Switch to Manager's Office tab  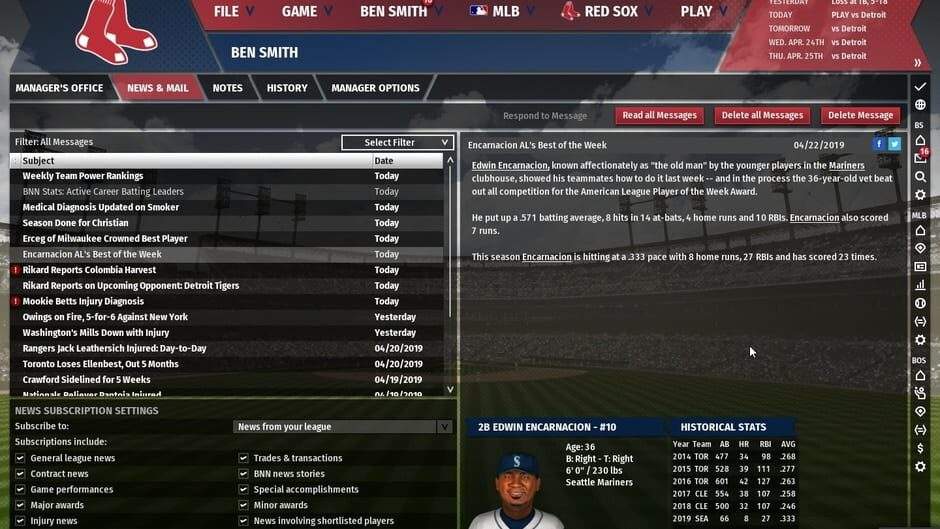60,88
